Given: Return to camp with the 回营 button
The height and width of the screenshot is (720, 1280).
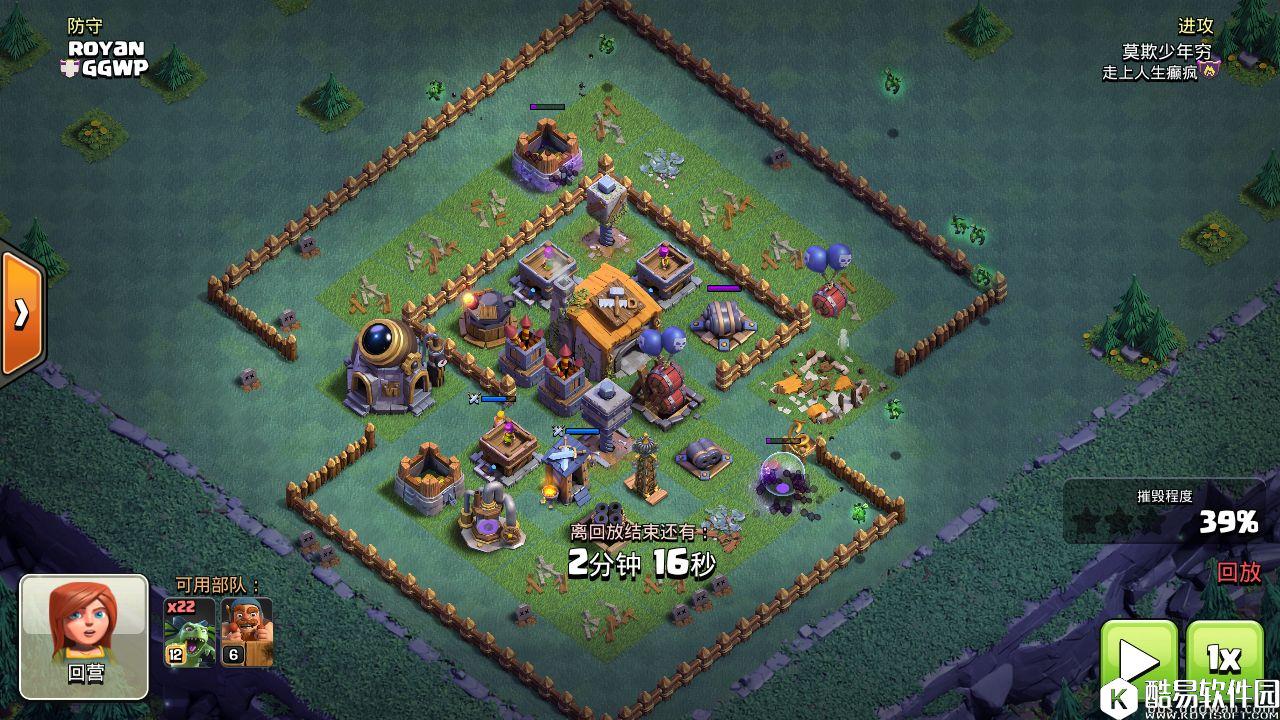Looking at the screenshot, I should tap(84, 636).
